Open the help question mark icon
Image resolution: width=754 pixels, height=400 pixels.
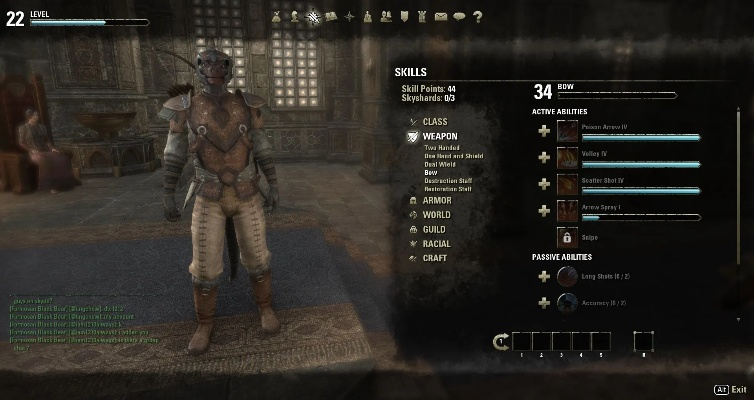[477, 16]
